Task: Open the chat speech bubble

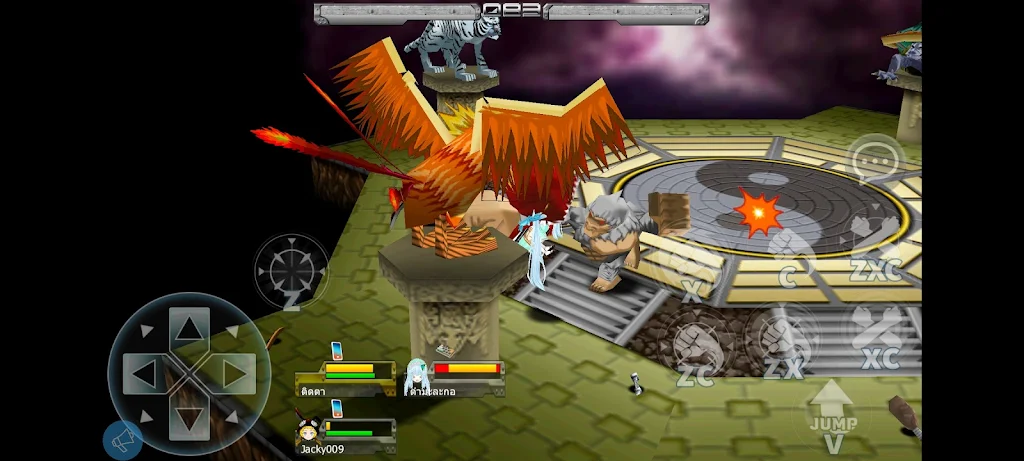Action: click(876, 160)
